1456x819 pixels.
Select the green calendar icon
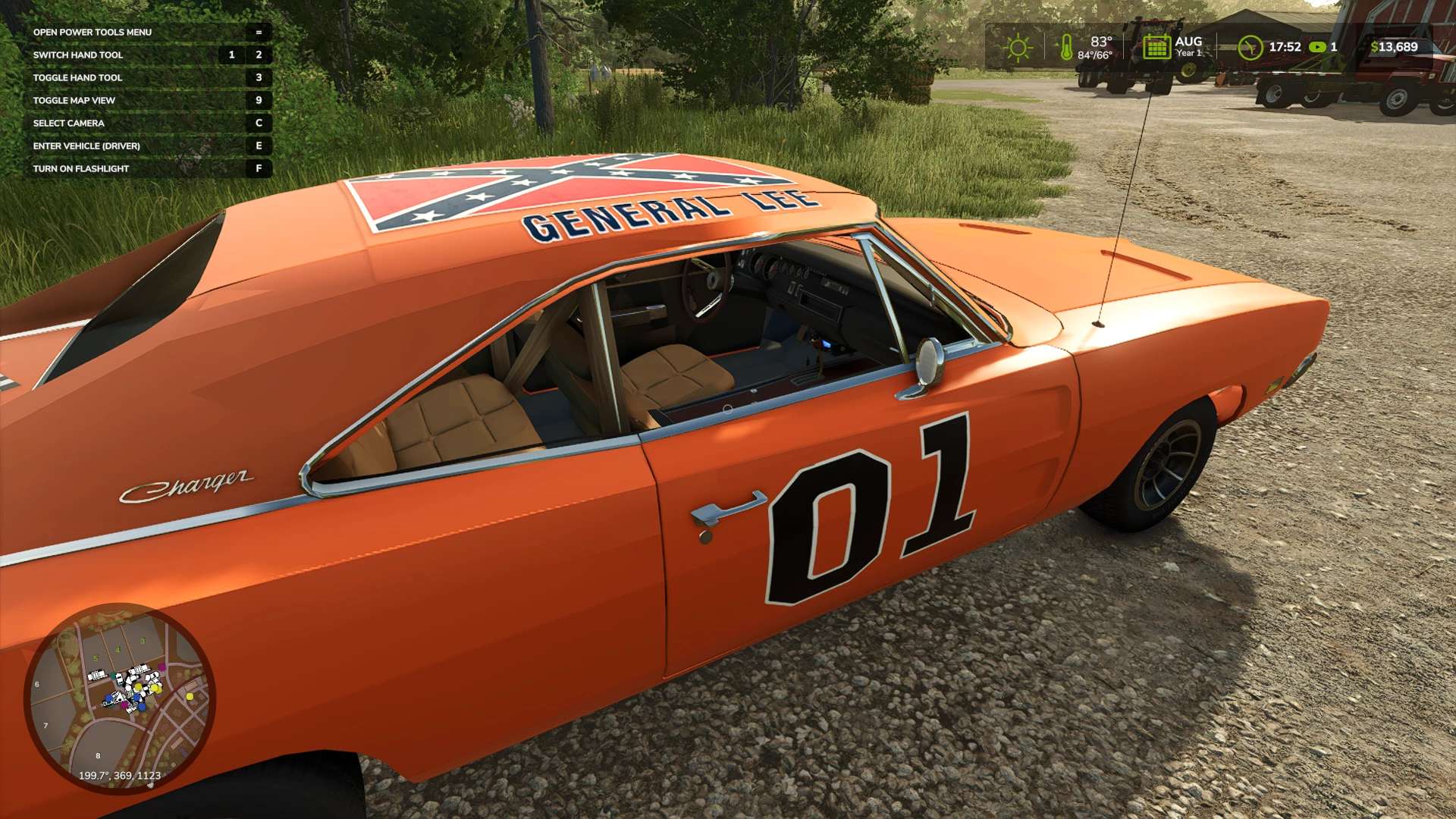(1156, 47)
